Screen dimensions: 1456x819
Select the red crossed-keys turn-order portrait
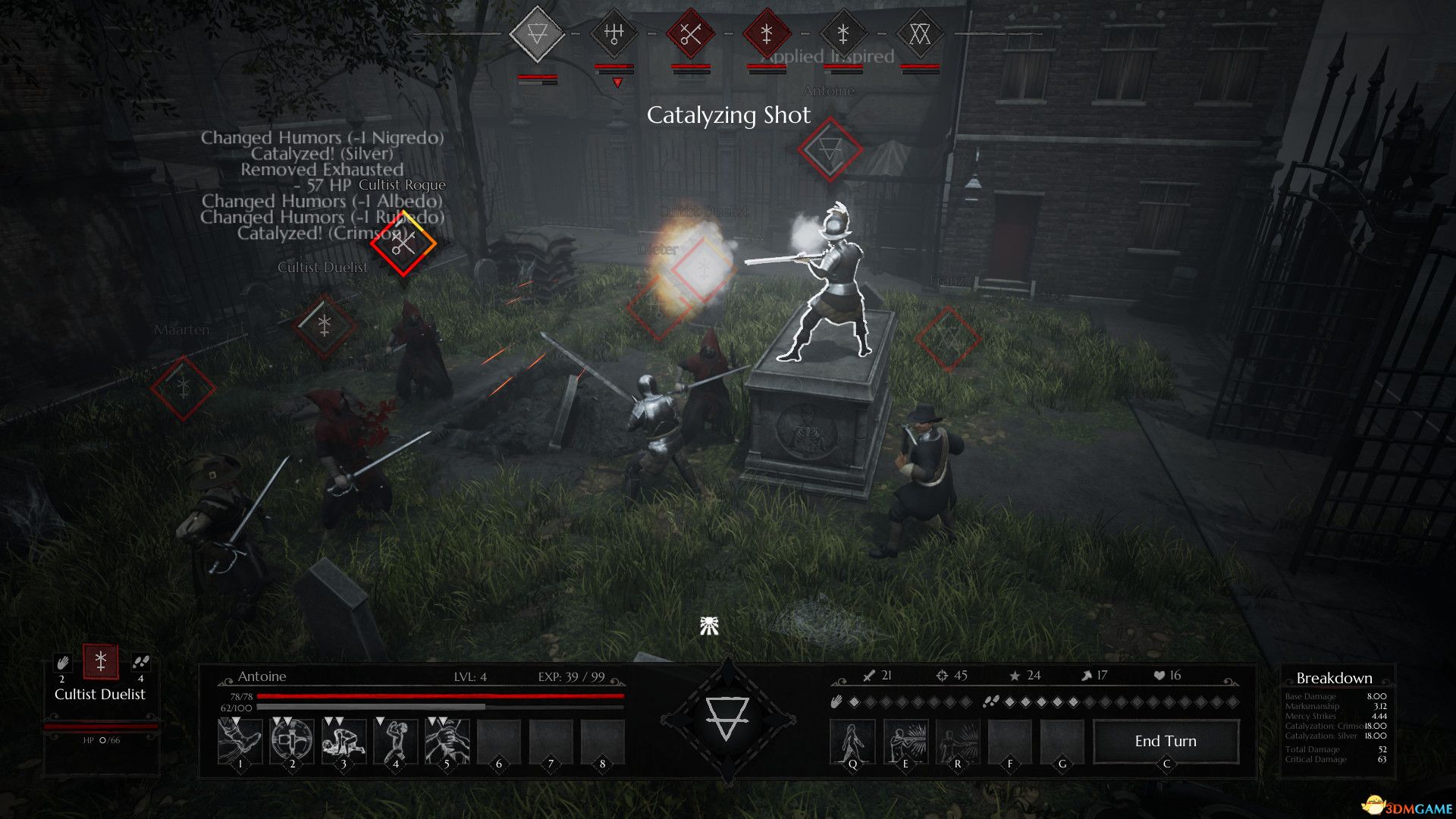(x=690, y=34)
